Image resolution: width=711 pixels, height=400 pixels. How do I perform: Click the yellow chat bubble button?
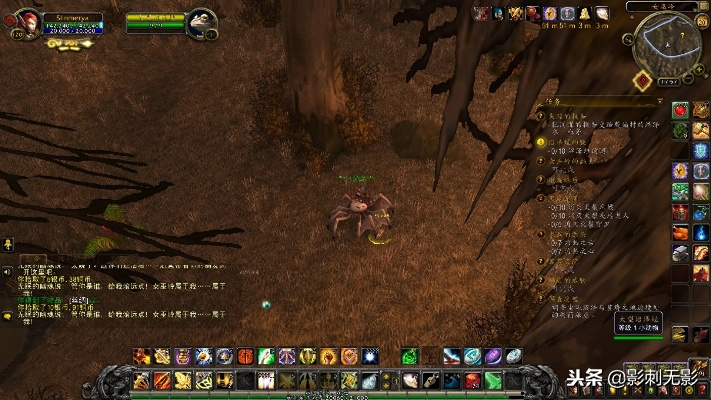pyautogui.click(x=8, y=316)
